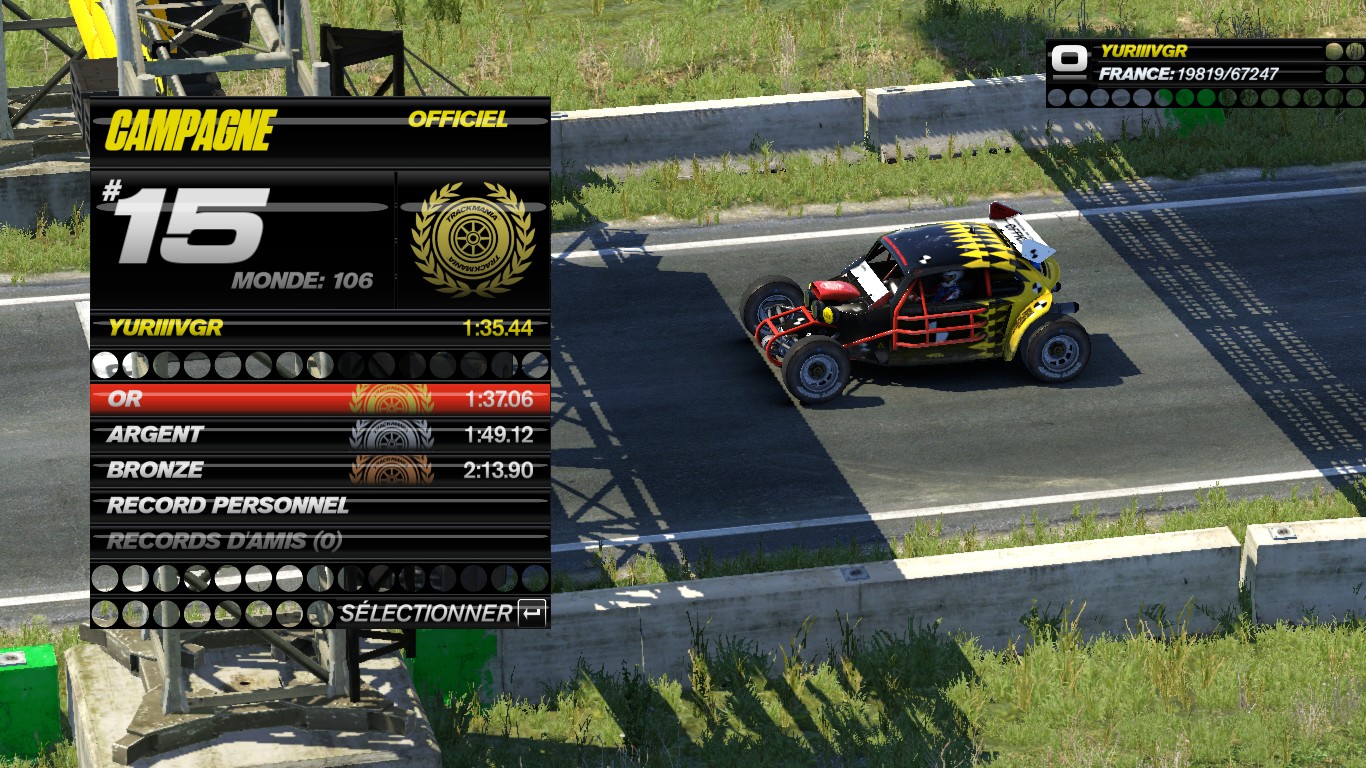Choose the ARGENT silver medal ghost
This screenshot has height=768, width=1366.
(320, 435)
